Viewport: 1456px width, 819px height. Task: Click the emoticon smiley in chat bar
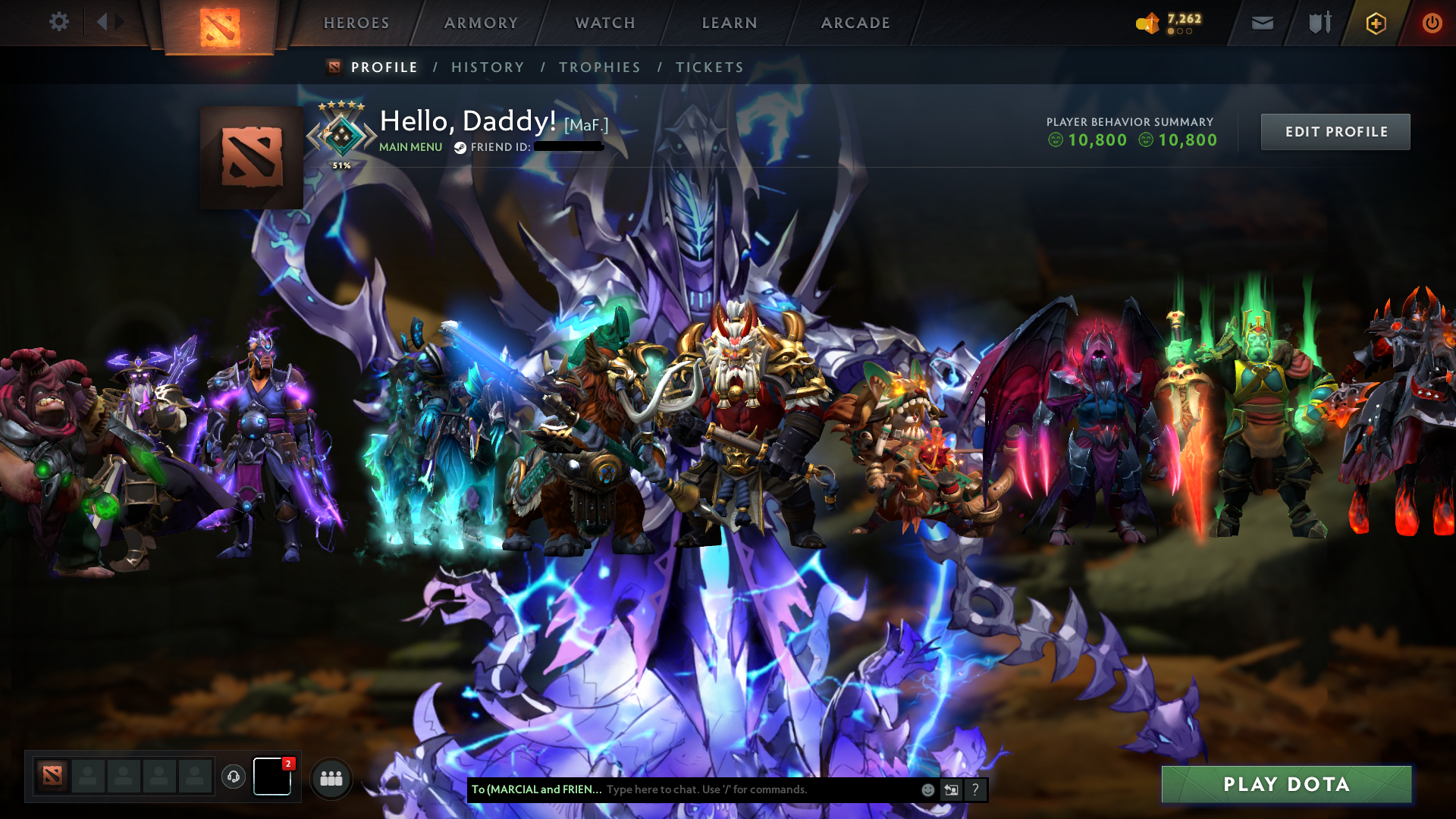point(927,789)
